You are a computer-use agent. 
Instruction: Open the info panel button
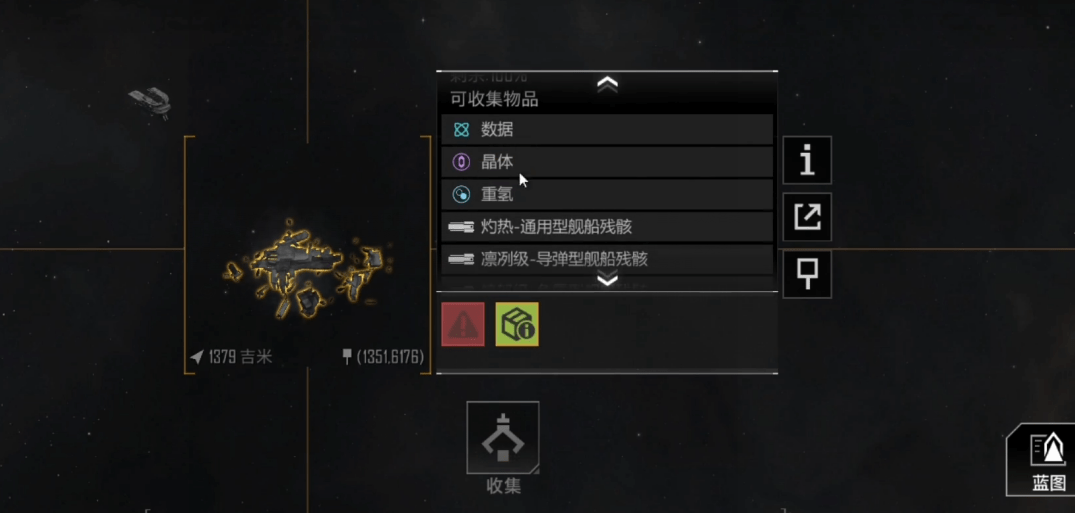pyautogui.click(x=807, y=160)
